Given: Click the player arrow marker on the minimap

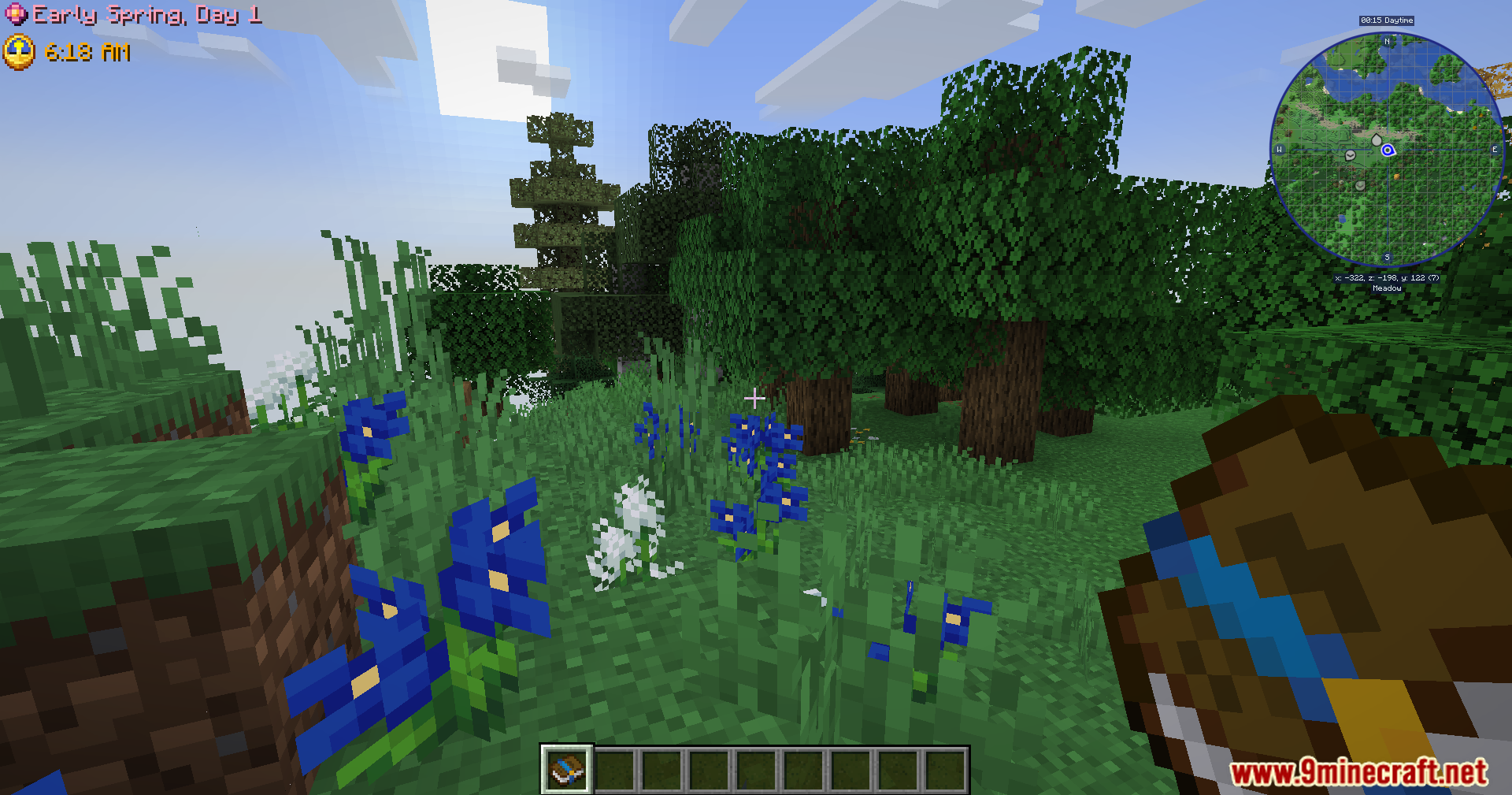Looking at the screenshot, I should click(x=1388, y=150).
